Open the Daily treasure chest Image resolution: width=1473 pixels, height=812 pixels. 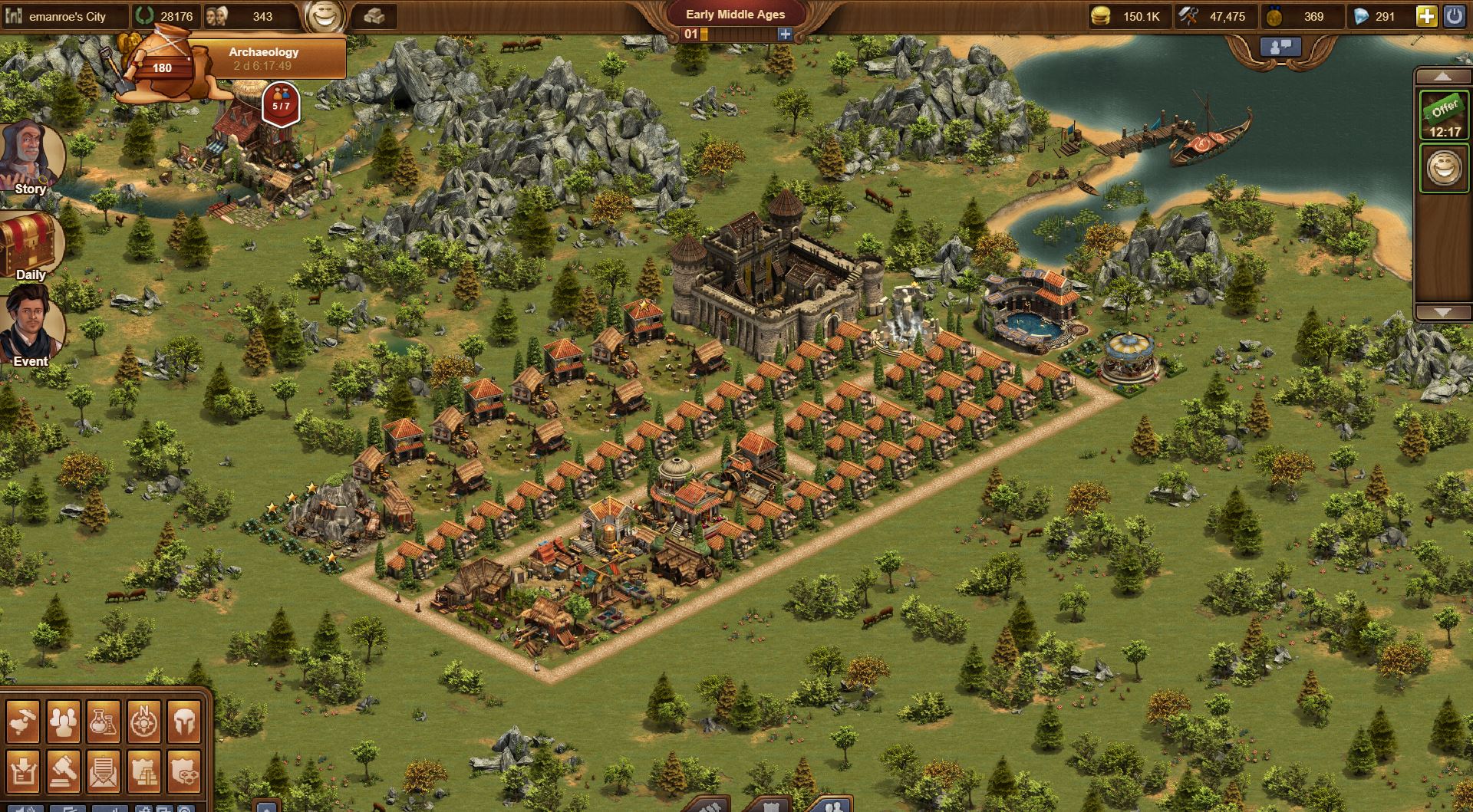tap(31, 244)
